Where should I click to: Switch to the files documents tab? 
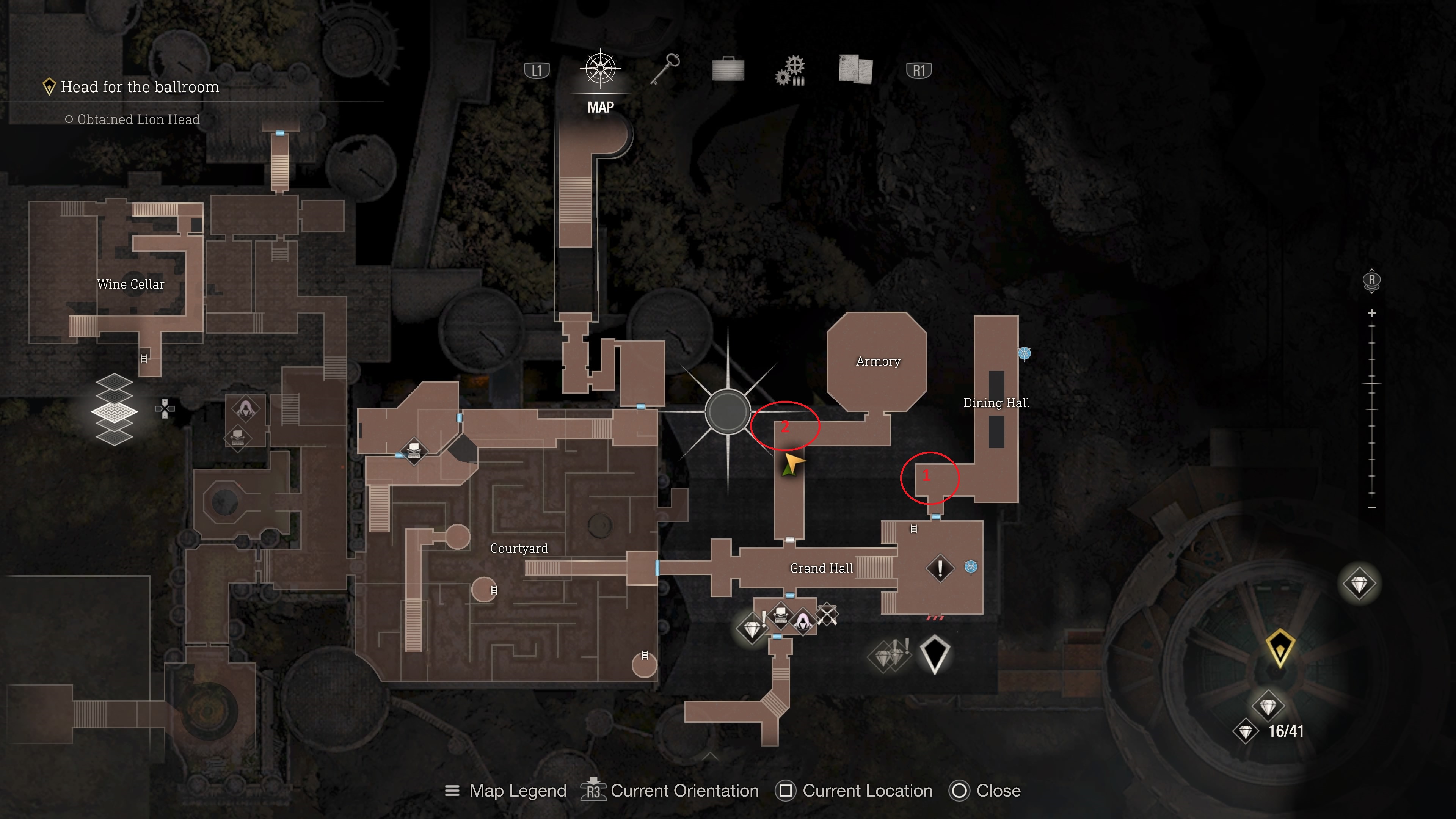[x=855, y=70]
